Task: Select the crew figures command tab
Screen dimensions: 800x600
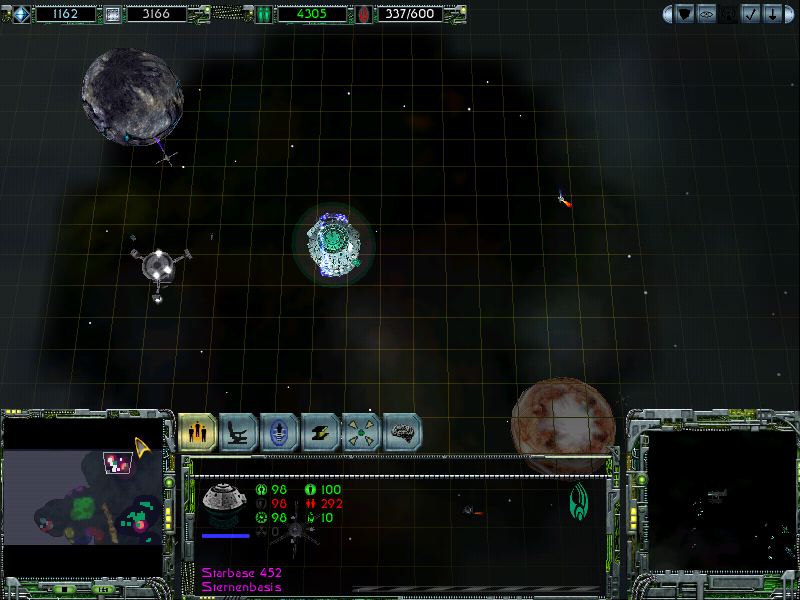Action: pyautogui.click(x=198, y=432)
